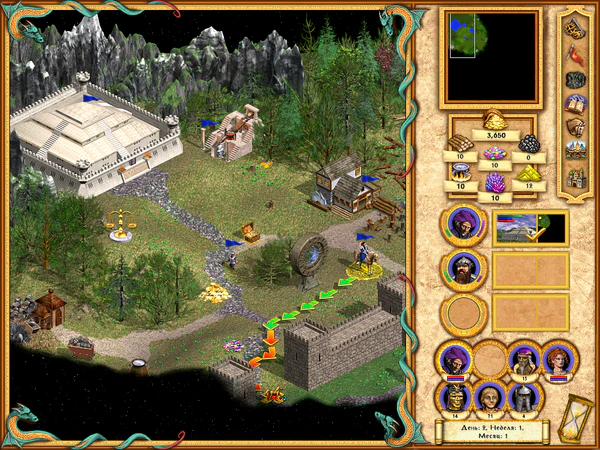Click the horse head move icon
Viewport: 600px width, 450px height.
pos(575,128)
